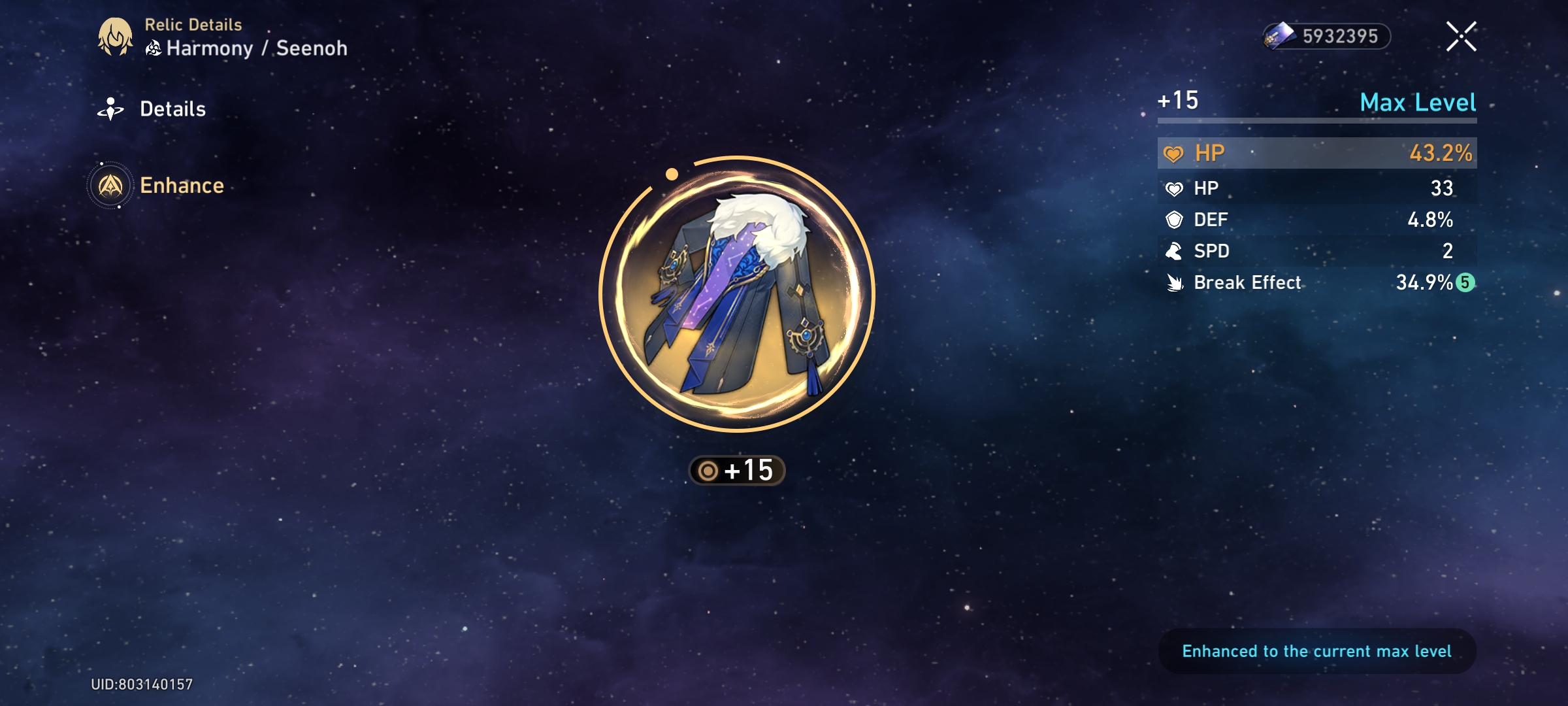Switch to the Details sidebar tab

click(172, 109)
